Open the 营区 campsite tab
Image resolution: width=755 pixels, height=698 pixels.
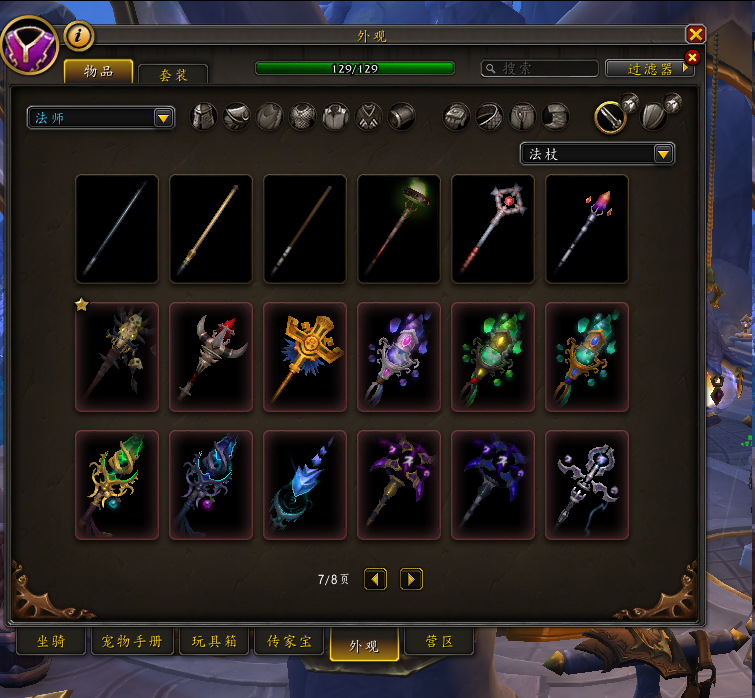[439, 642]
